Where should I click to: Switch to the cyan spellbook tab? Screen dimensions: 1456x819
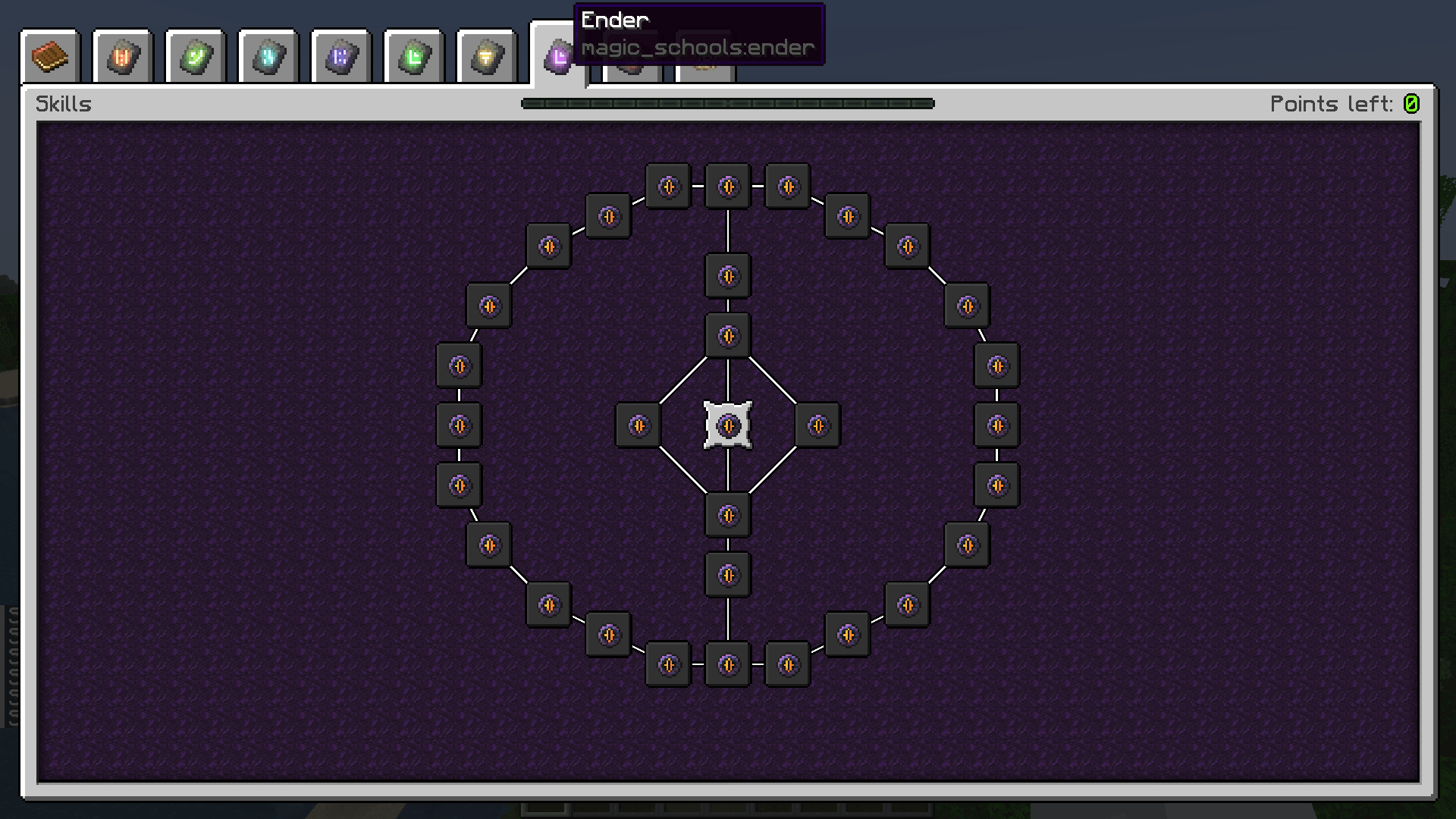[268, 55]
